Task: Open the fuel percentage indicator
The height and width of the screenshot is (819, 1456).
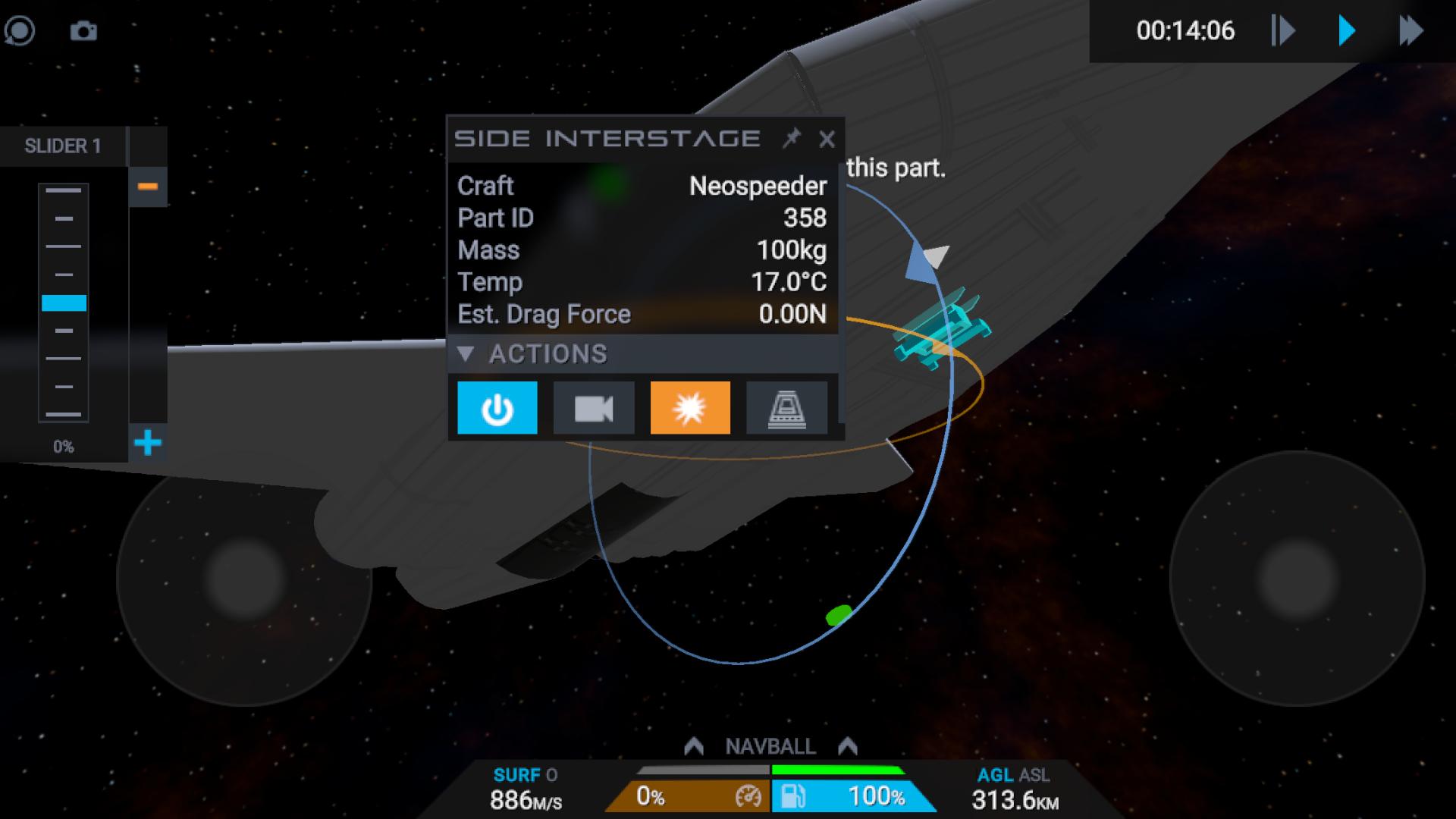Action: click(853, 796)
